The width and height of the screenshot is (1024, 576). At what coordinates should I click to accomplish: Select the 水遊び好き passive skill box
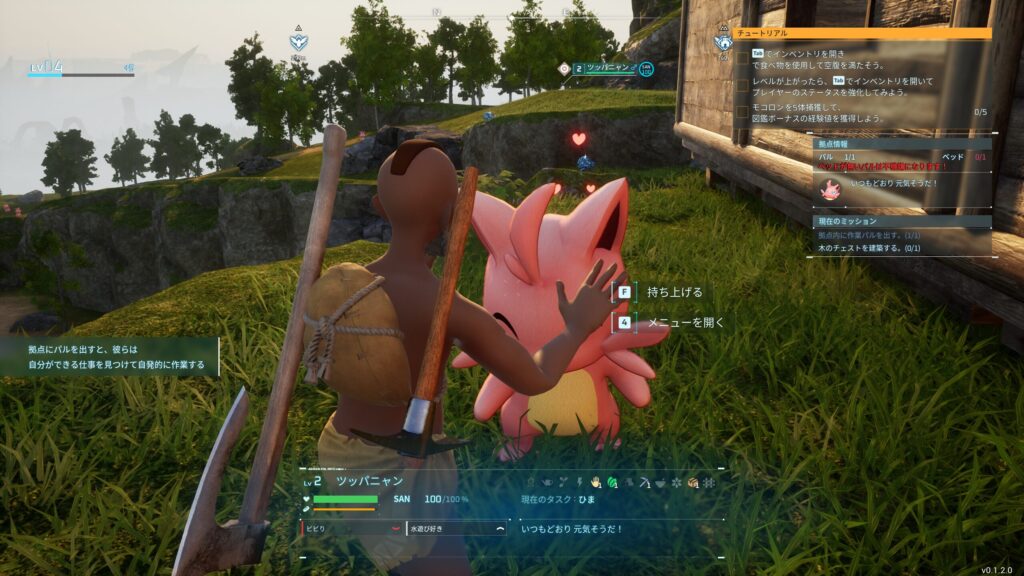click(x=456, y=527)
